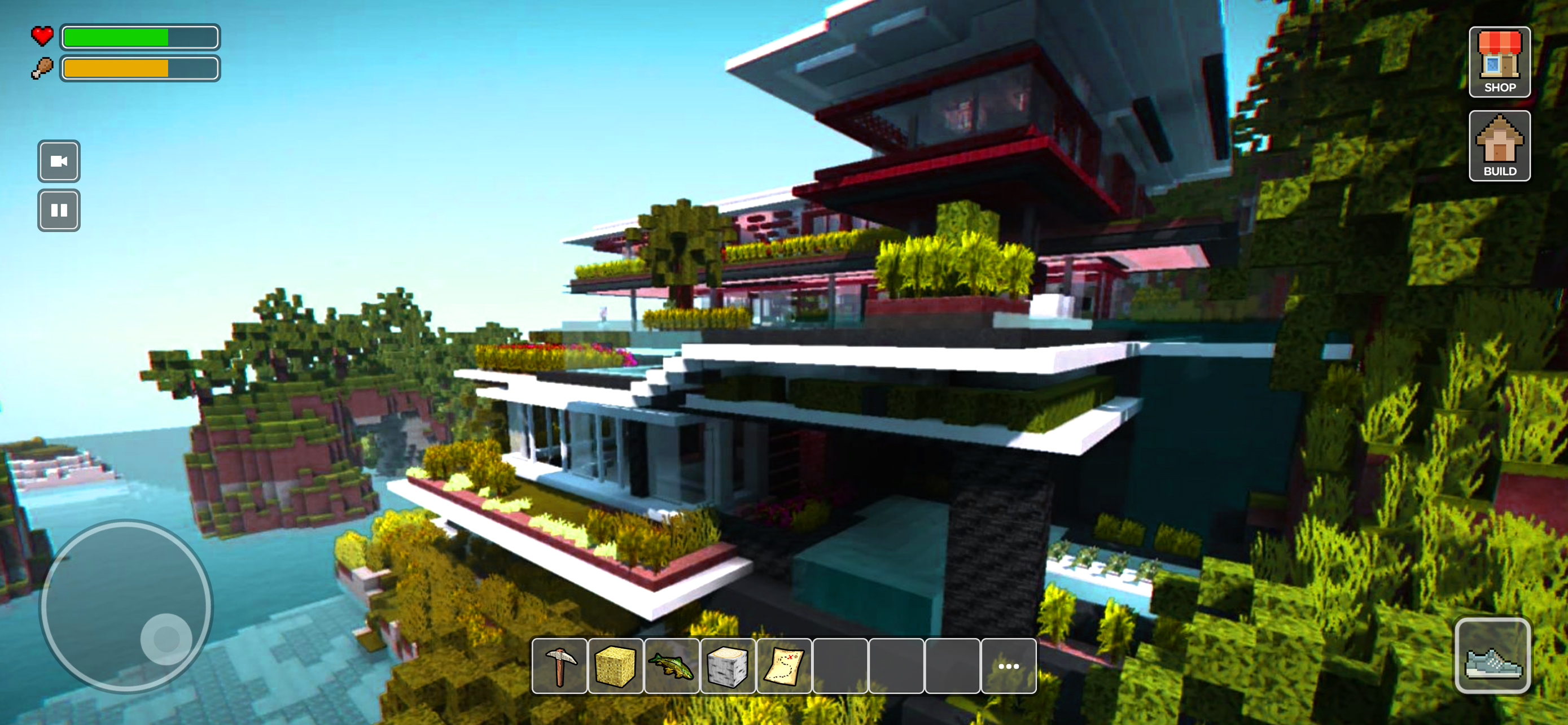Pause the game
1568x725 pixels.
pos(59,209)
